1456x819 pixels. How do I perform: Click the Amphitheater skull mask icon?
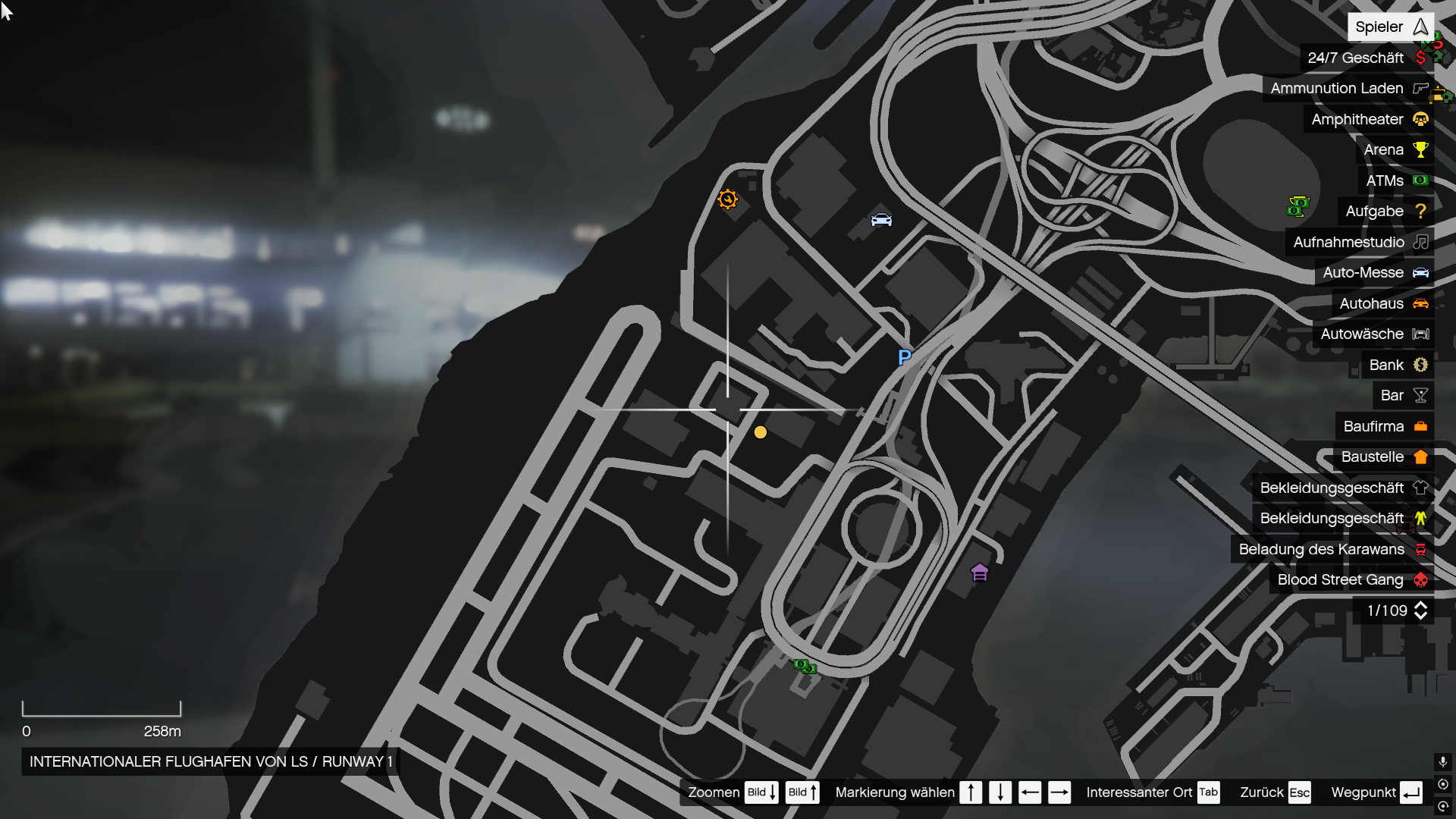[1420, 119]
